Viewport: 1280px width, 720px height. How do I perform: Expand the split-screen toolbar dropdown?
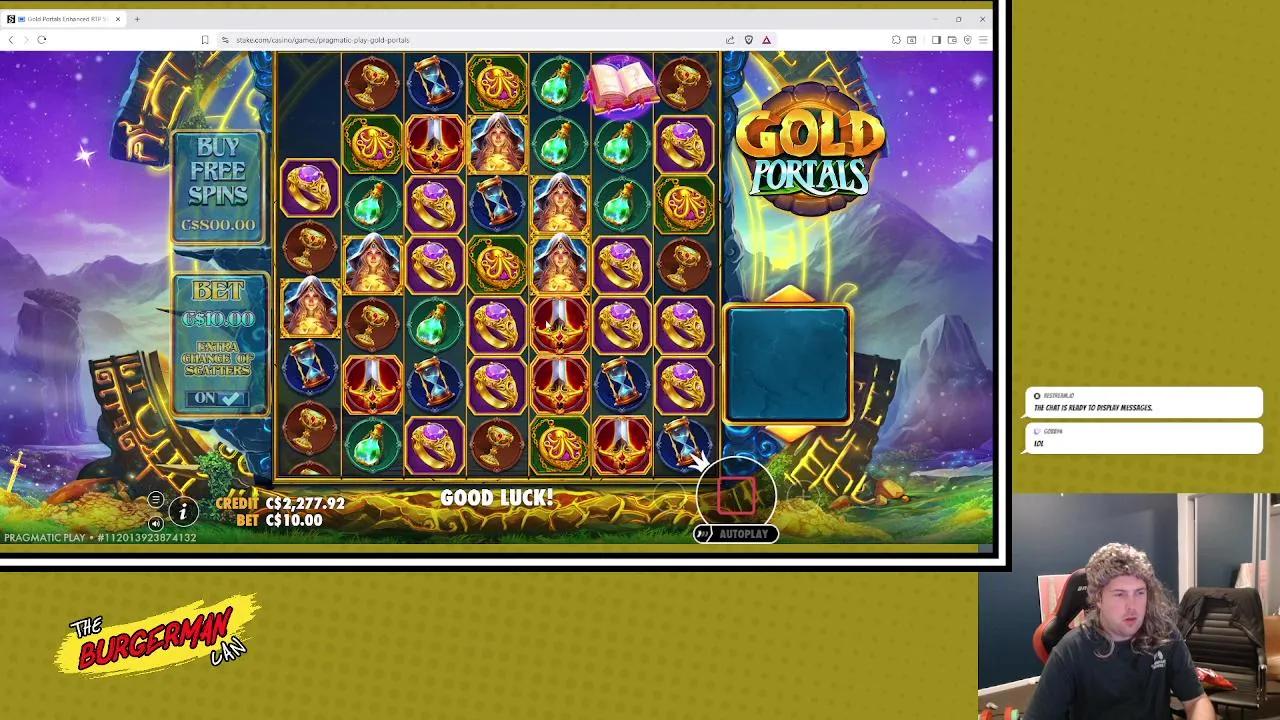point(936,40)
